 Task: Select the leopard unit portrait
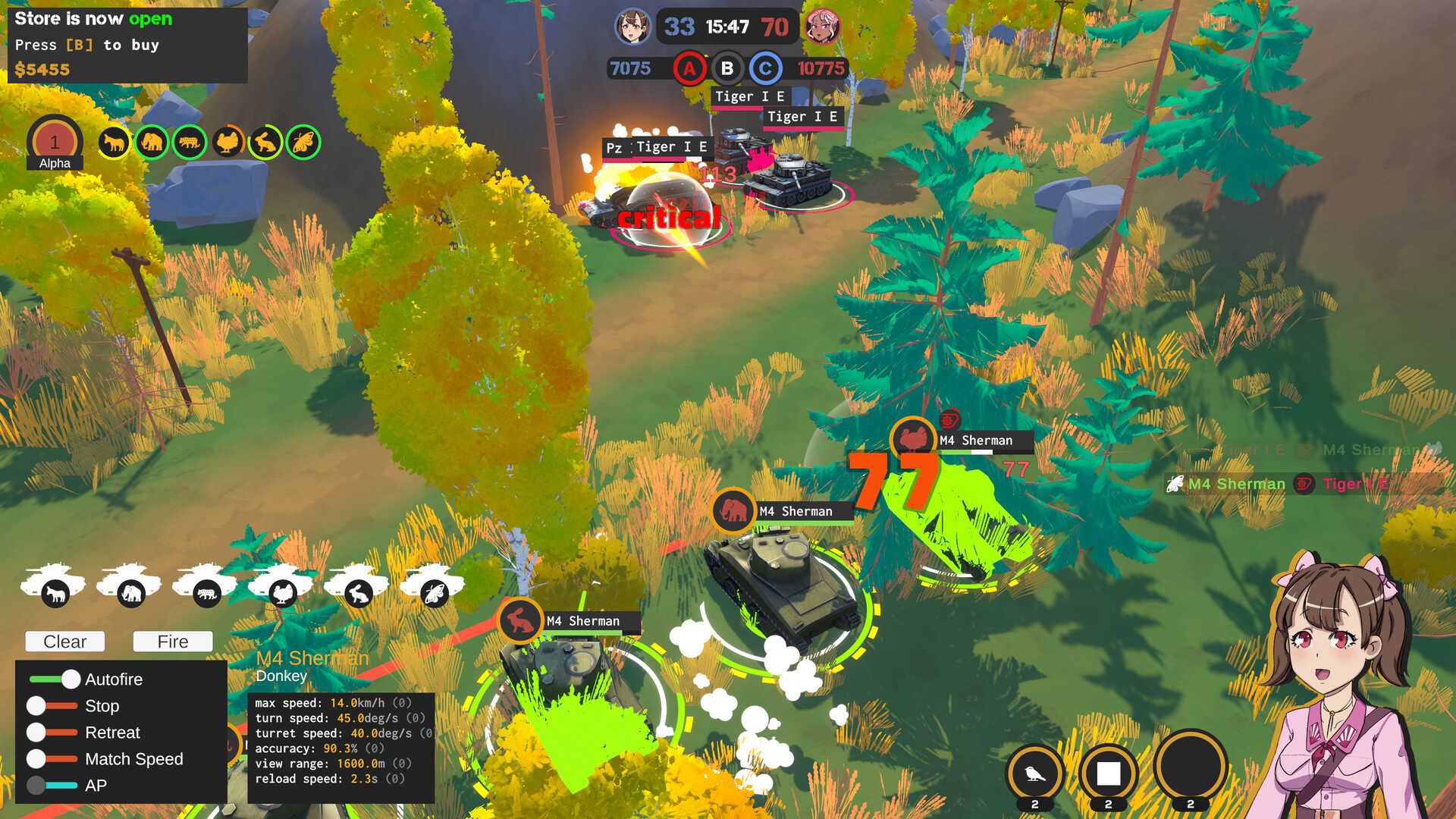(189, 143)
